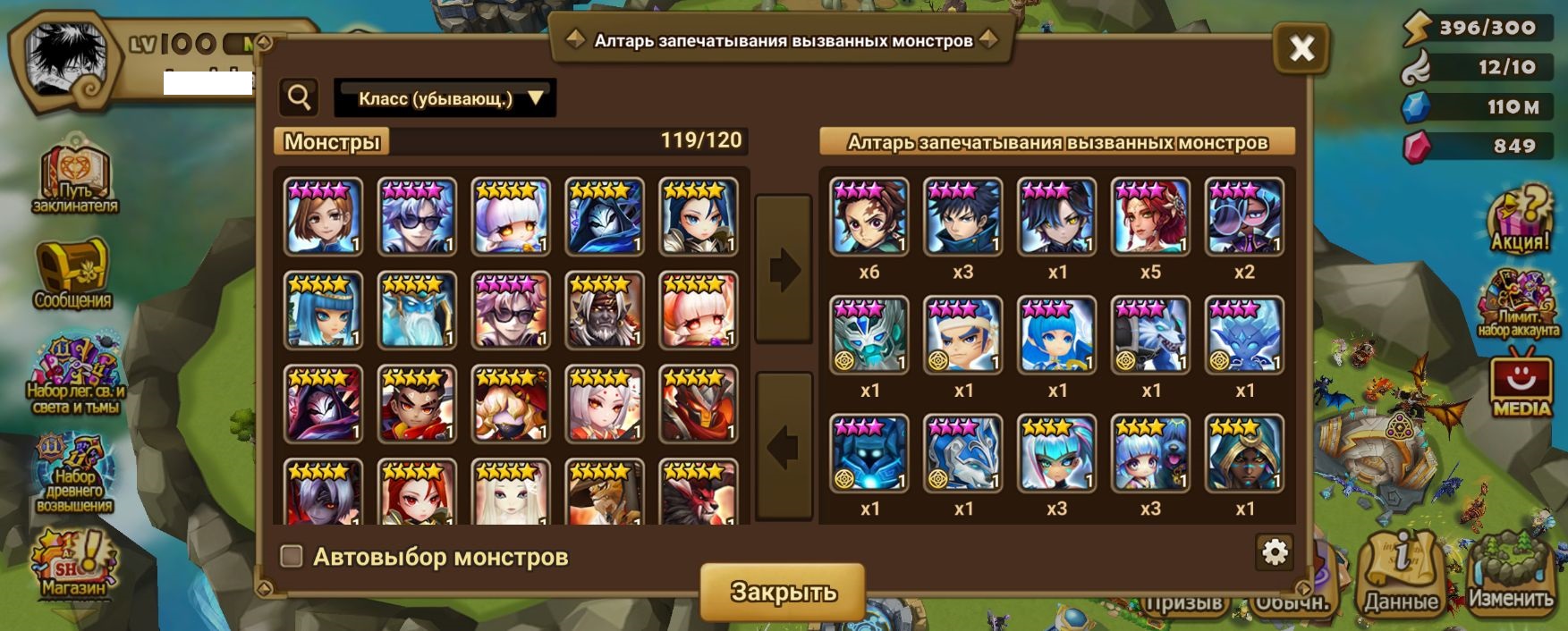Image resolution: width=1568 pixels, height=631 pixels.
Task: Select the sealed red-haired monster with x5
Action: coord(1150,217)
